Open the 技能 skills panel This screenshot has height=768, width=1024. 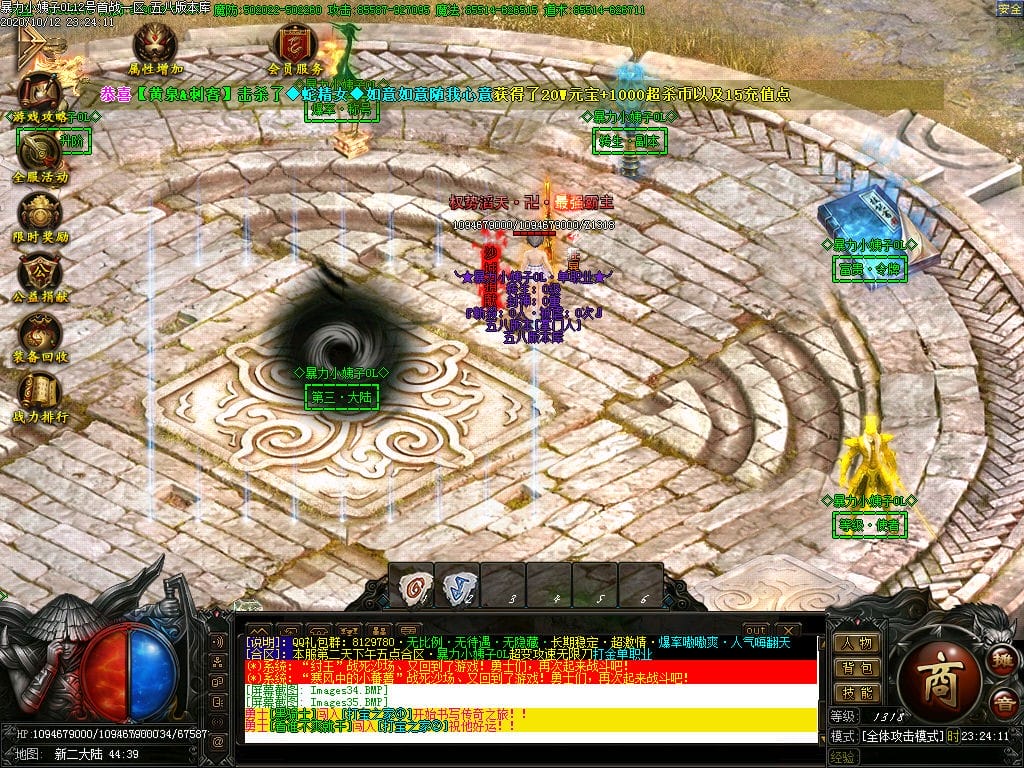pos(858,693)
